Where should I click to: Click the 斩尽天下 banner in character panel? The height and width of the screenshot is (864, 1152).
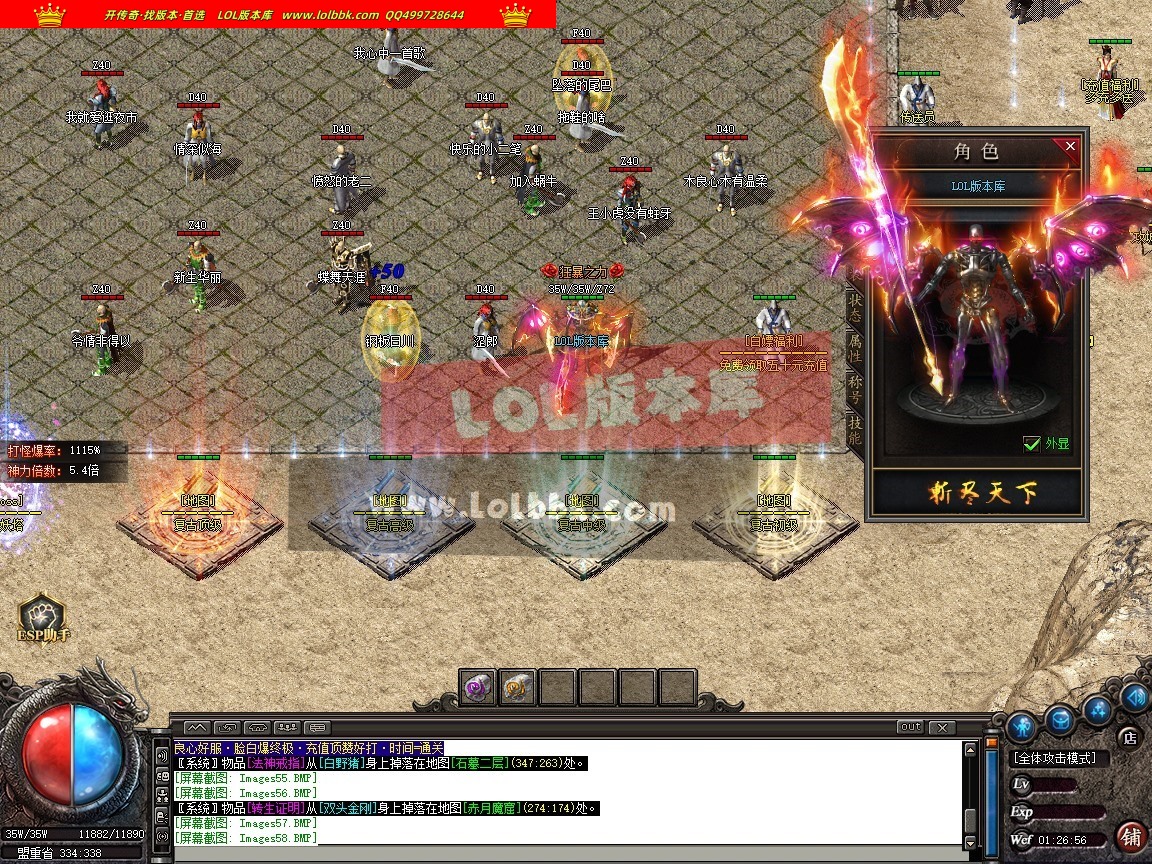[976, 493]
